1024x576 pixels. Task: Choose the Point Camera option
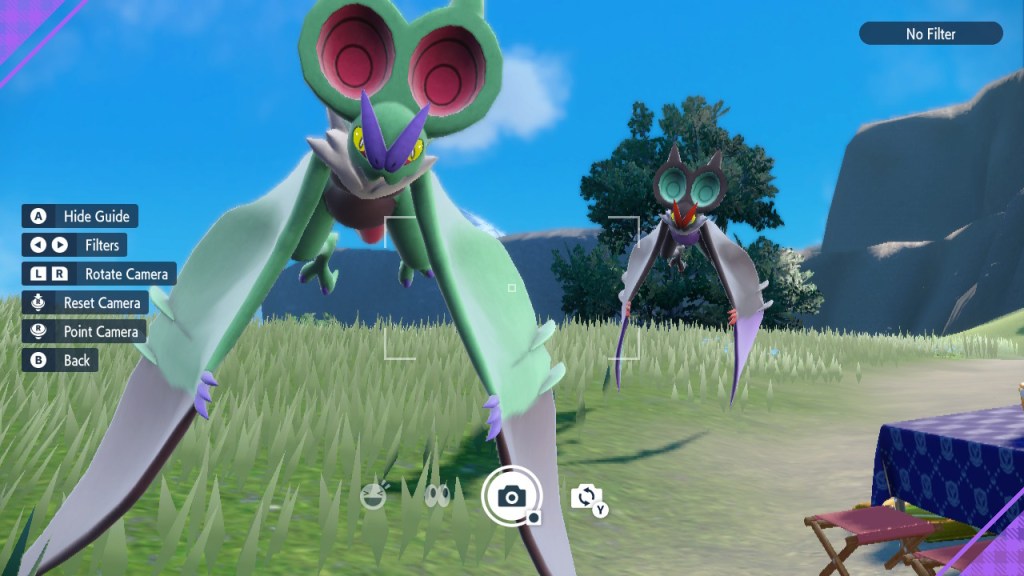(x=84, y=331)
